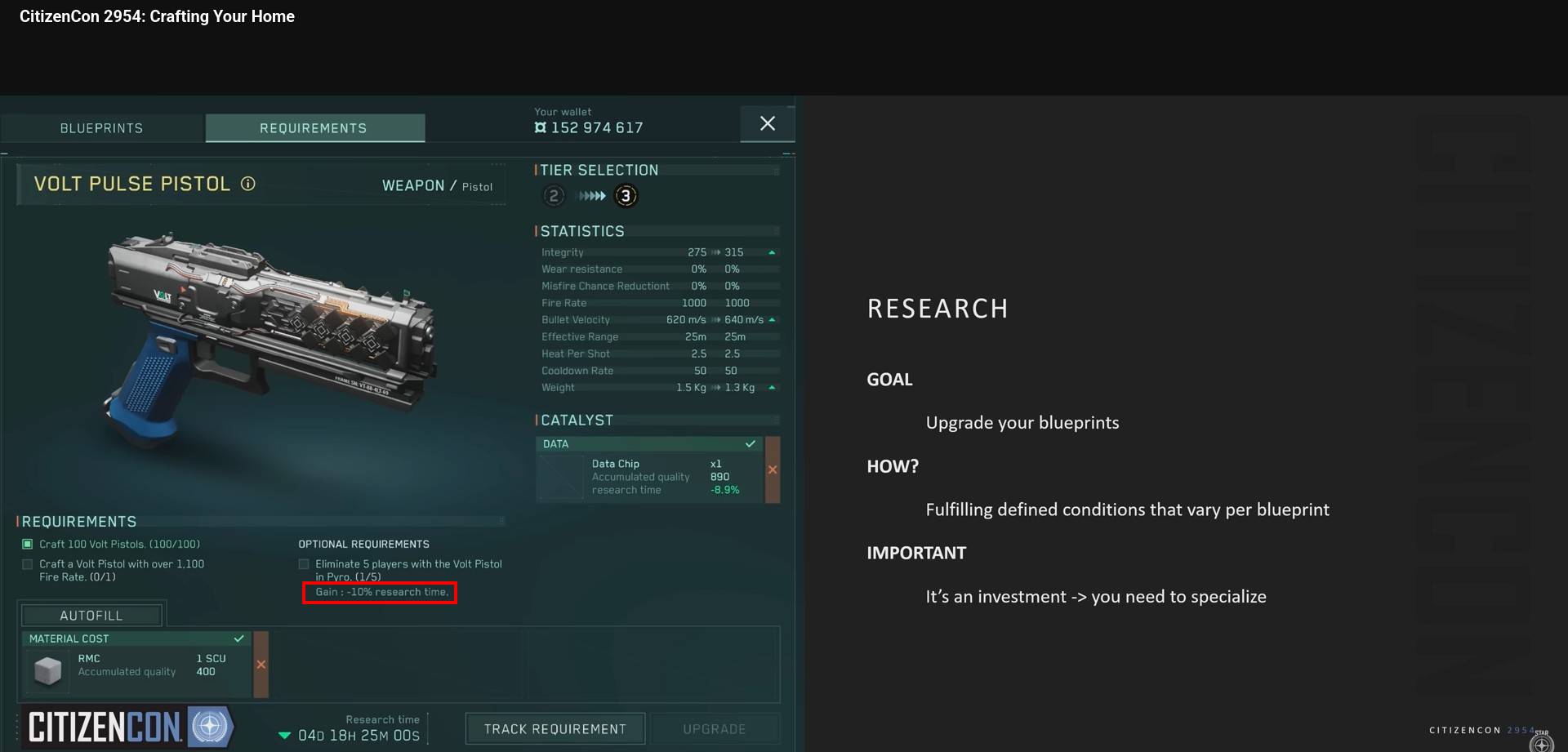This screenshot has height=752, width=1568.
Task: Uncheck the Craft 100 Volt Pistols requirement
Action: (x=27, y=543)
